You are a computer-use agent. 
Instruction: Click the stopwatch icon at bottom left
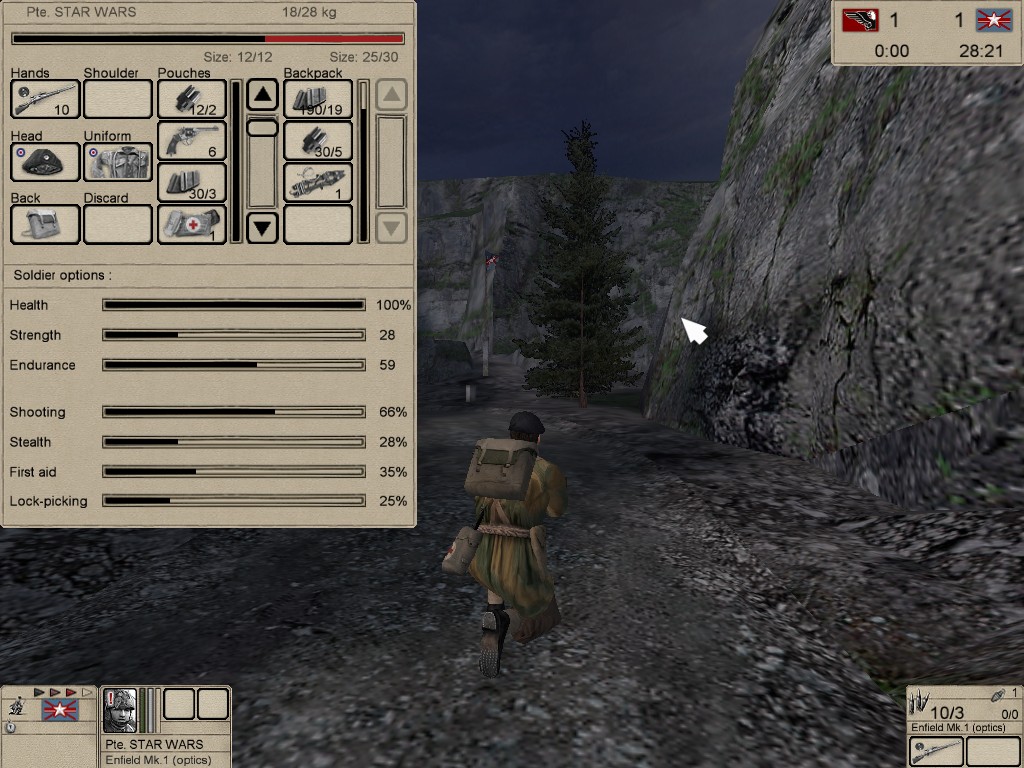[x=10, y=727]
